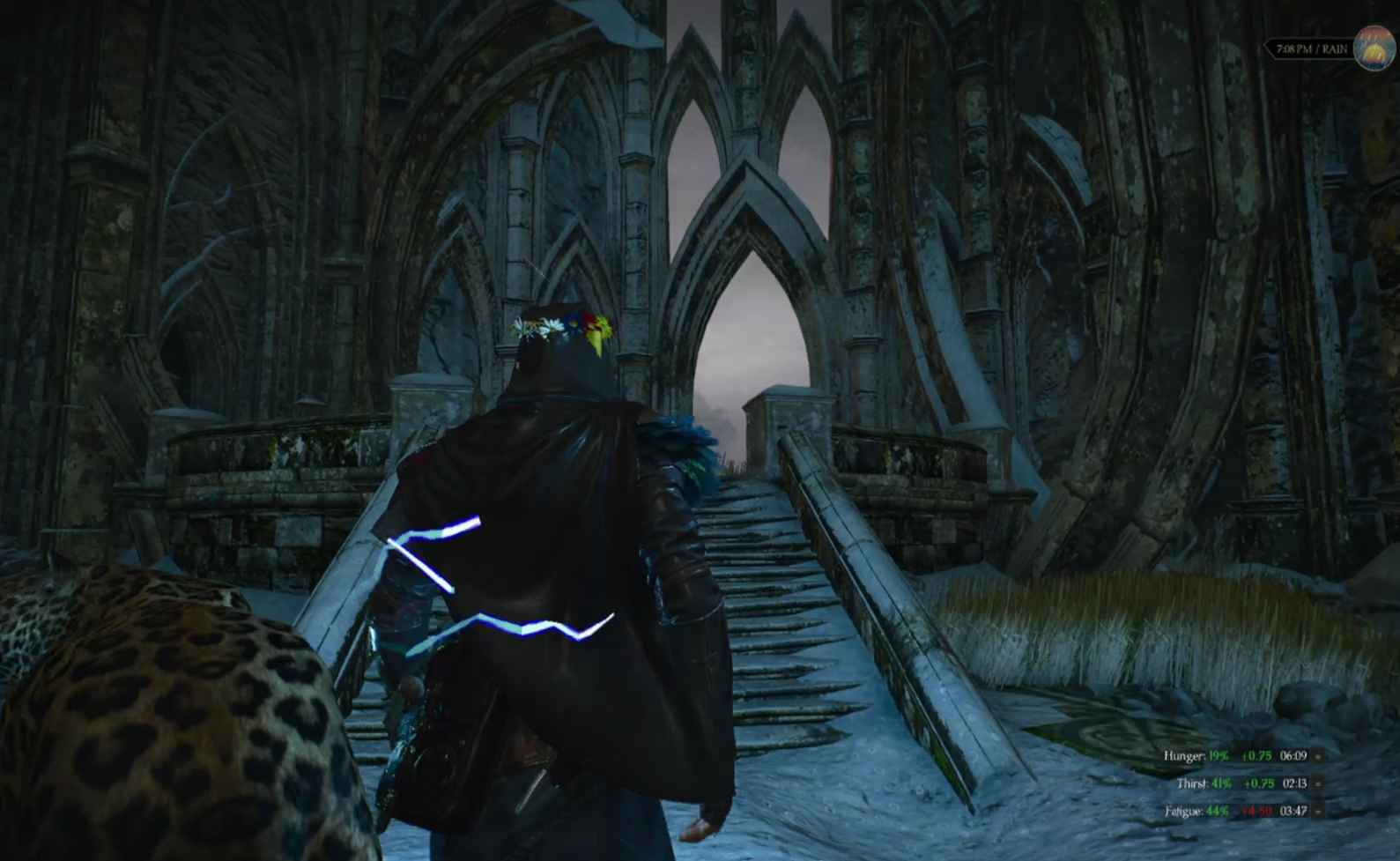
Task: Click the small square beside the Hunger row
Action: point(1318,756)
